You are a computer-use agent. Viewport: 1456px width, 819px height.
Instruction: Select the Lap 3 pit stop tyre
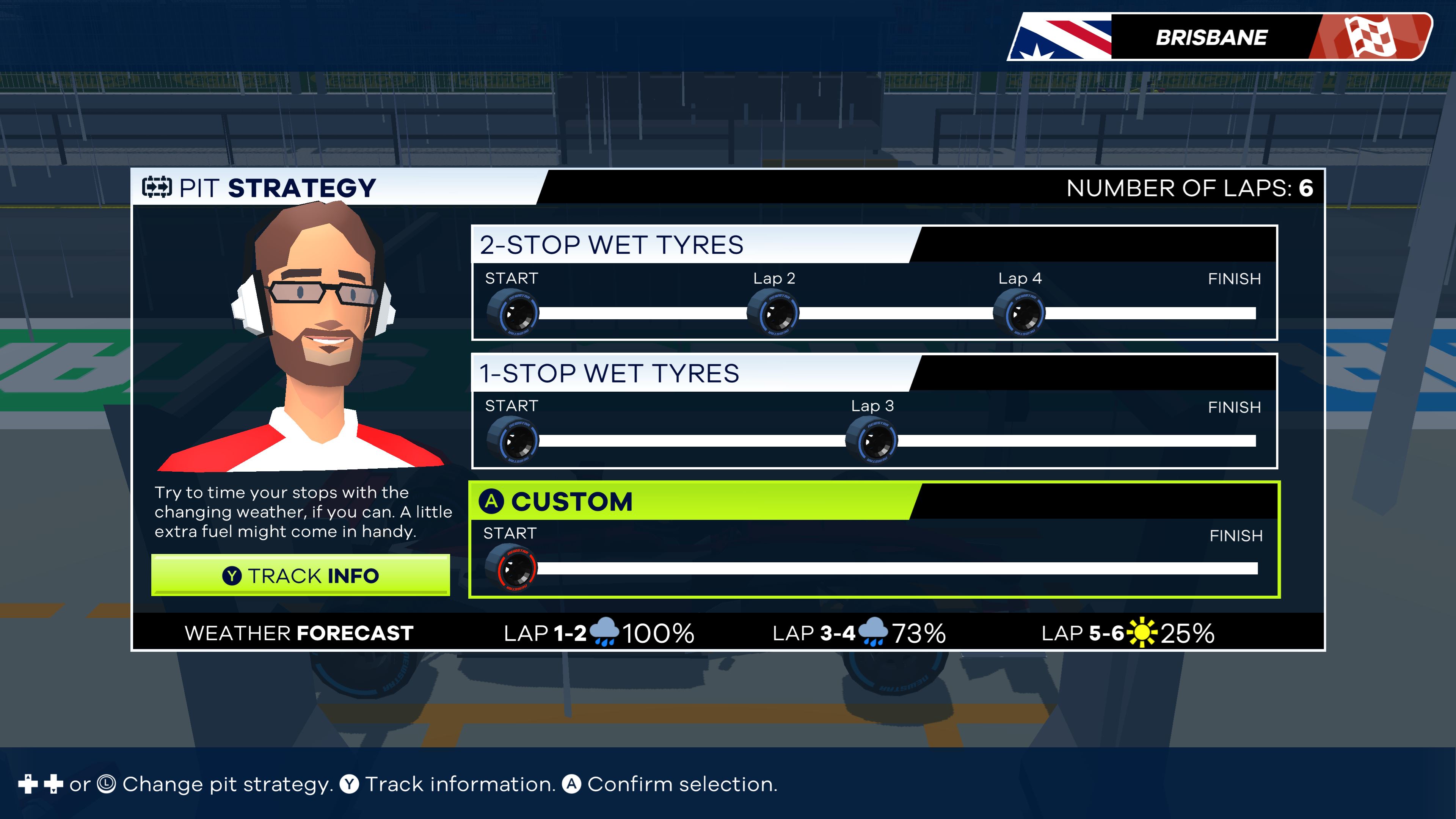(871, 441)
